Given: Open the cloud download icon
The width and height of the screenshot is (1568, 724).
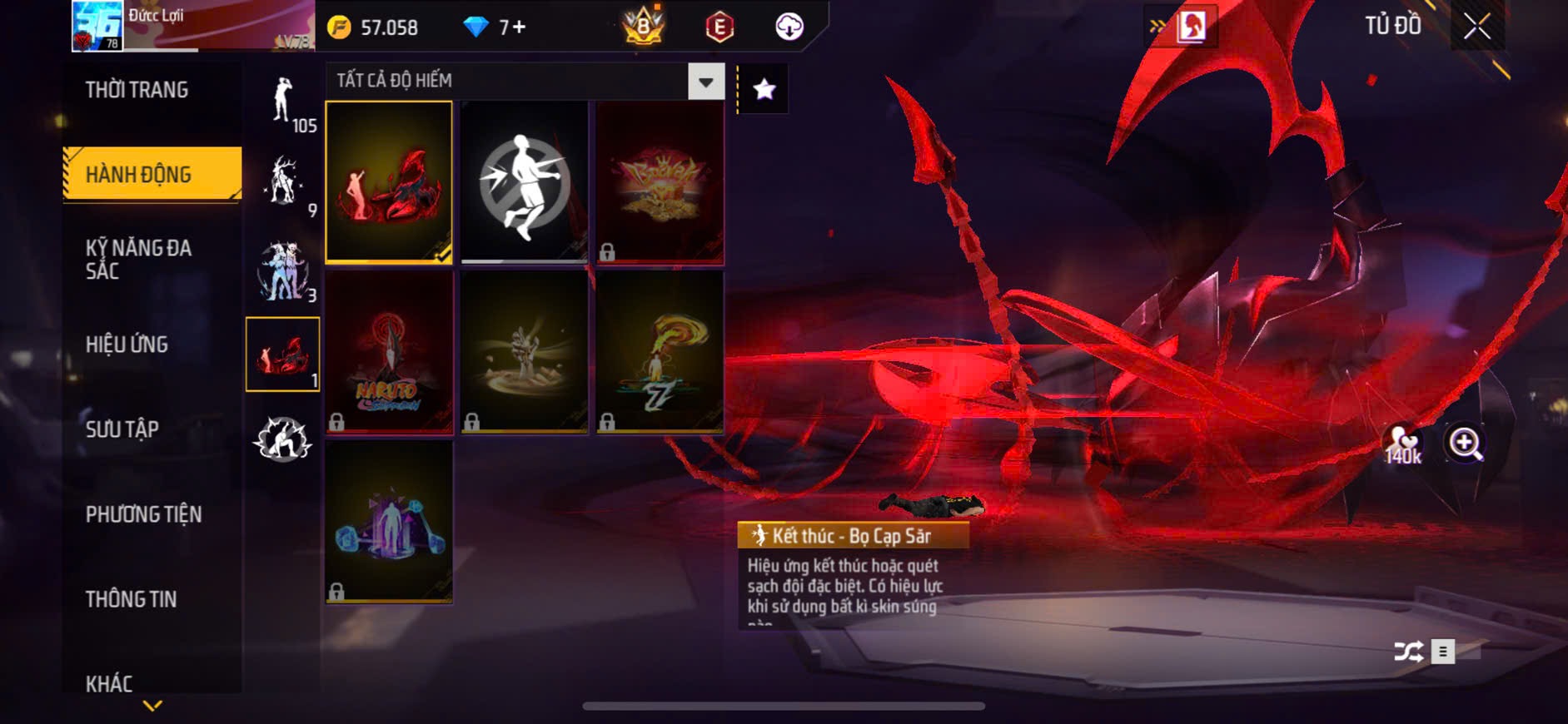Looking at the screenshot, I should point(789,27).
